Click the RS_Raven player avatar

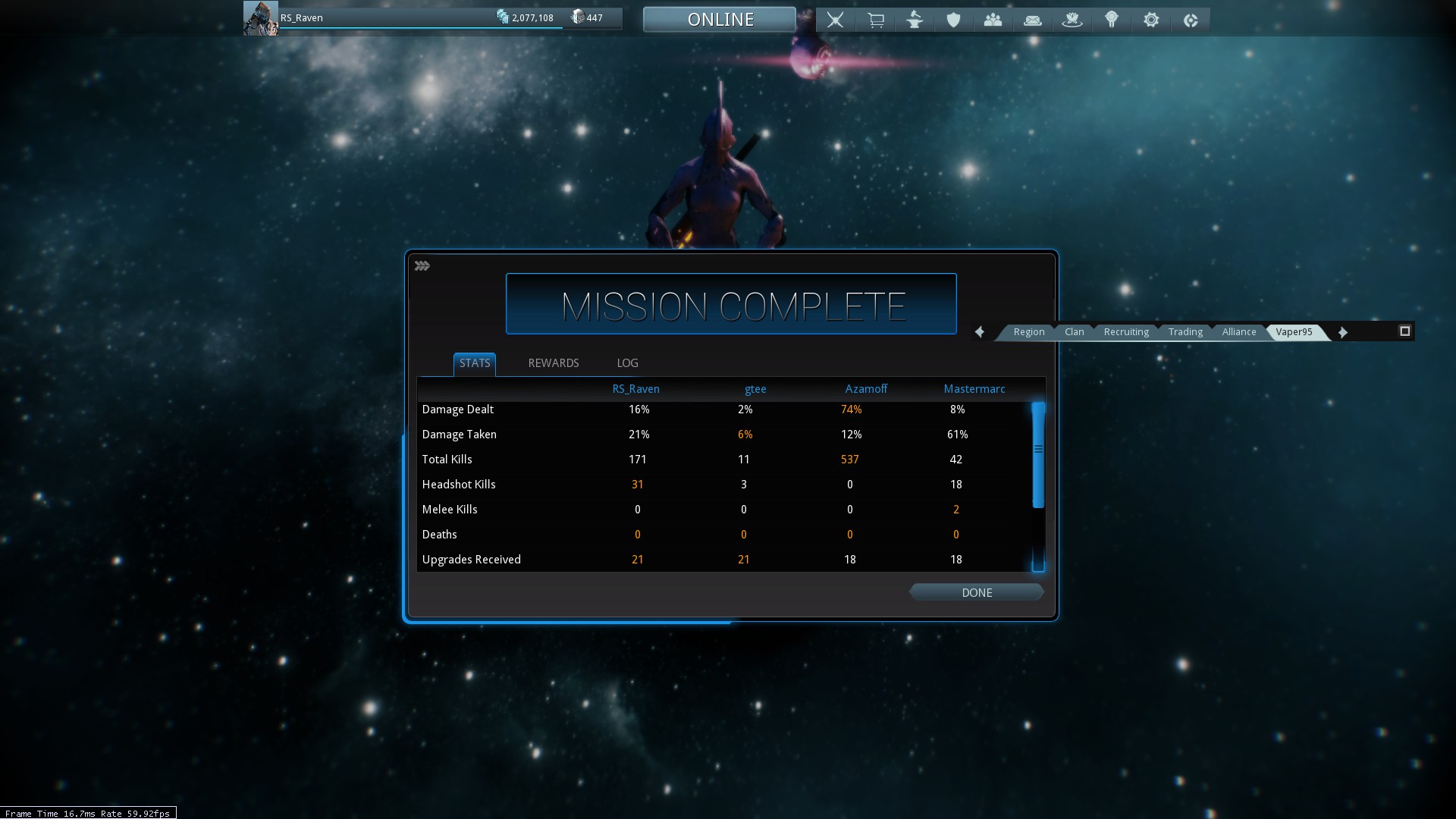tap(260, 18)
